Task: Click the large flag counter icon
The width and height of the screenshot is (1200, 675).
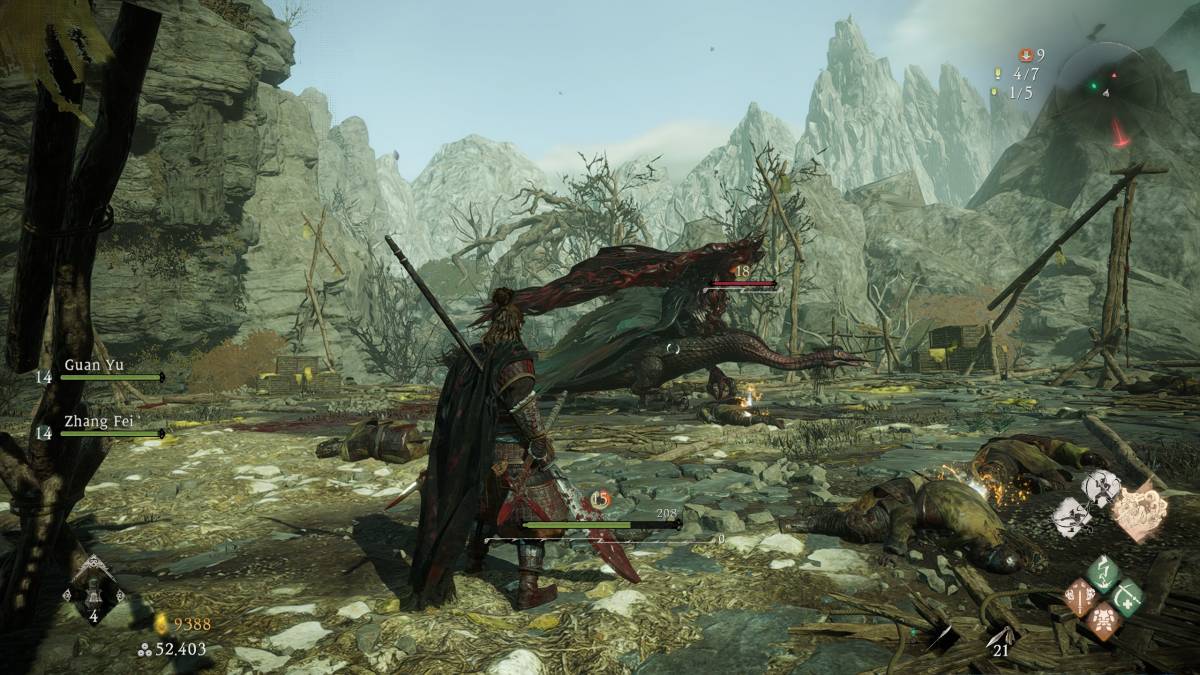Action: point(997,74)
